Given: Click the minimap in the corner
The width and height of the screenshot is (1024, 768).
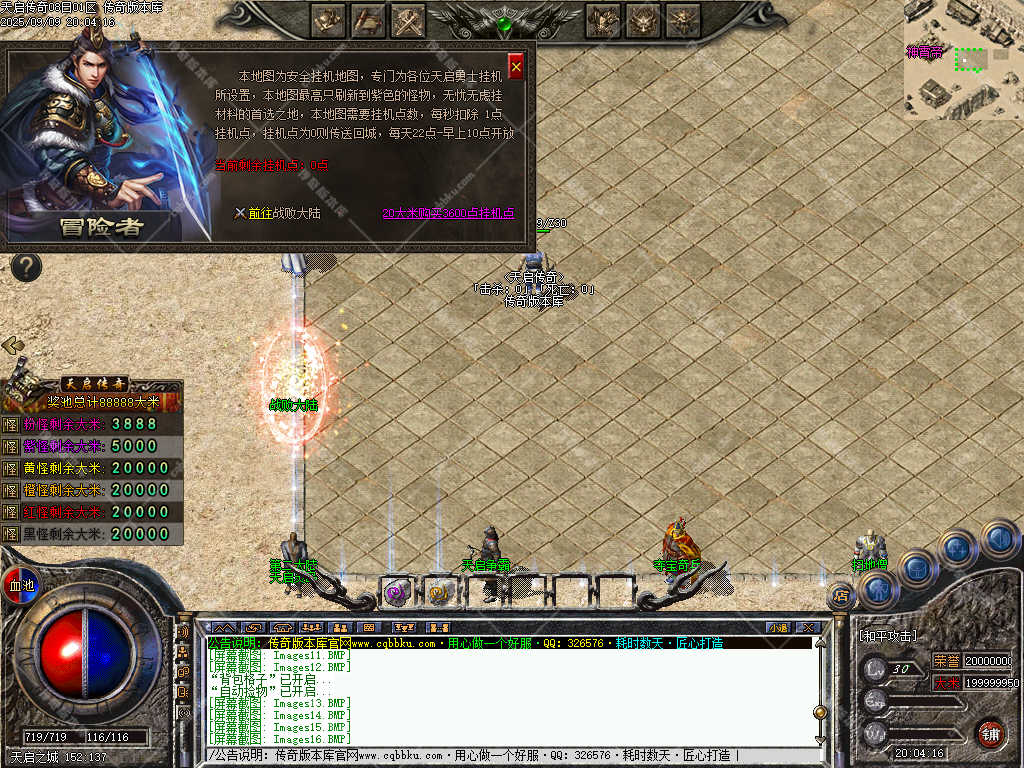Looking at the screenshot, I should [962, 59].
